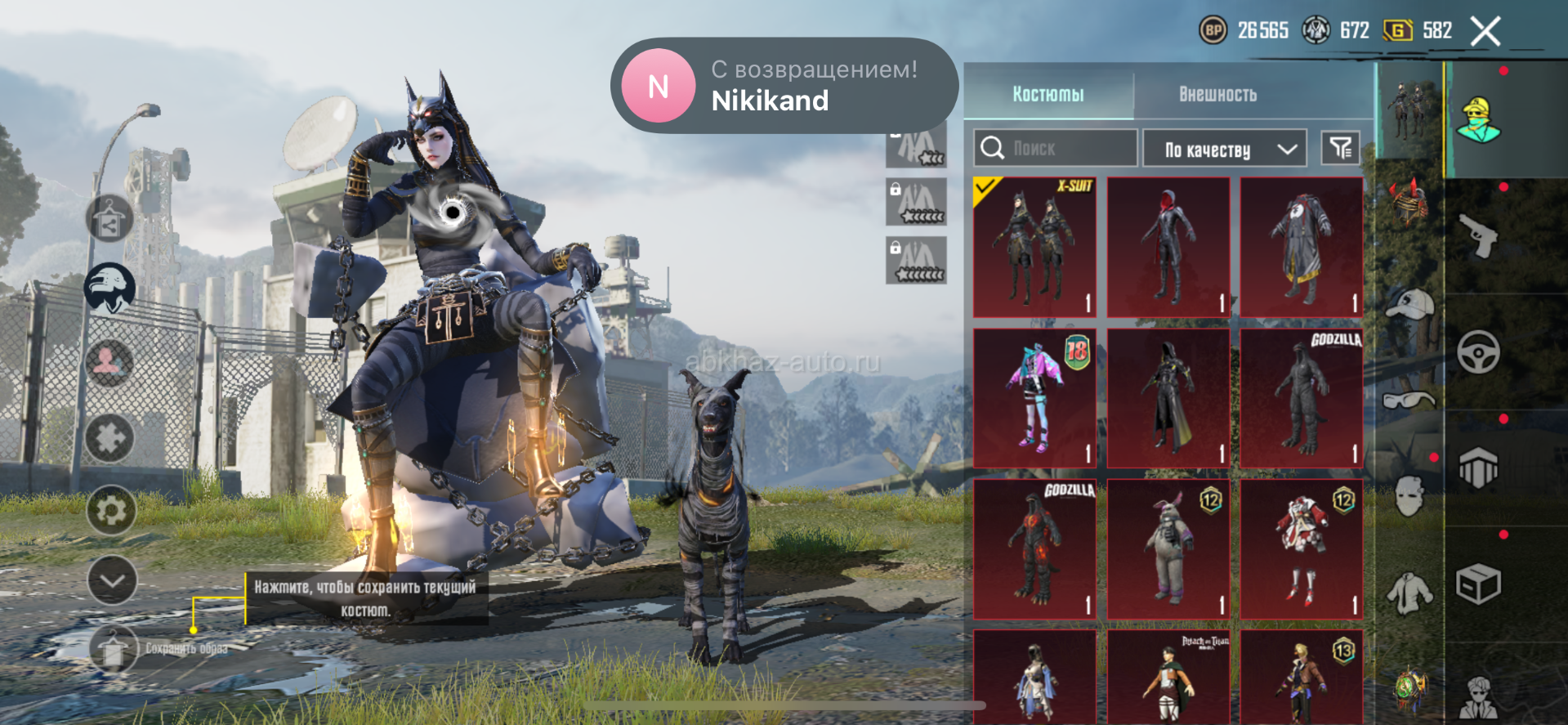Select the X-Suit costume tile
Viewport: 1568px width, 725px height.
1034,247
